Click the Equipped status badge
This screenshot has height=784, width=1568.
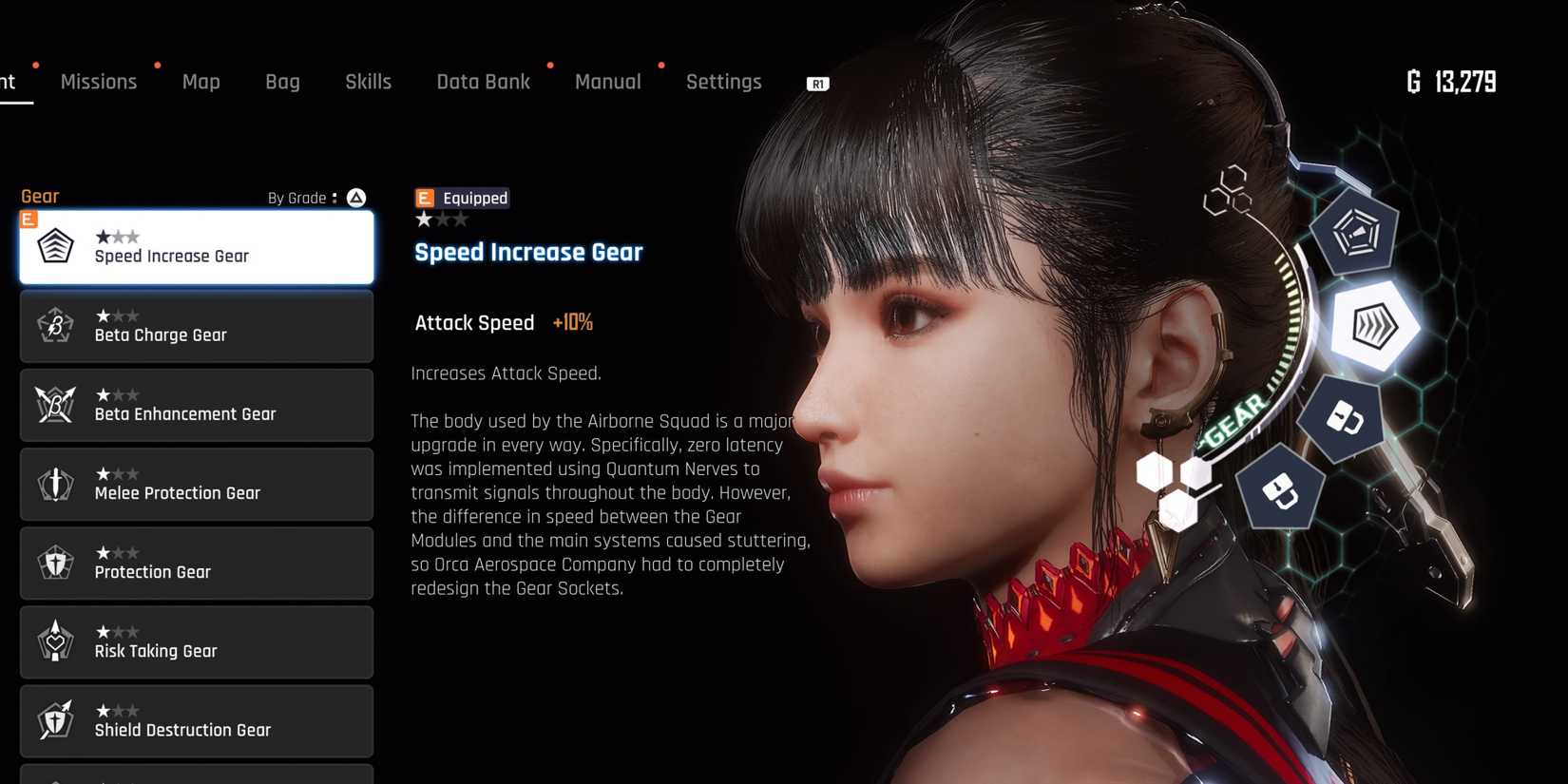(462, 198)
